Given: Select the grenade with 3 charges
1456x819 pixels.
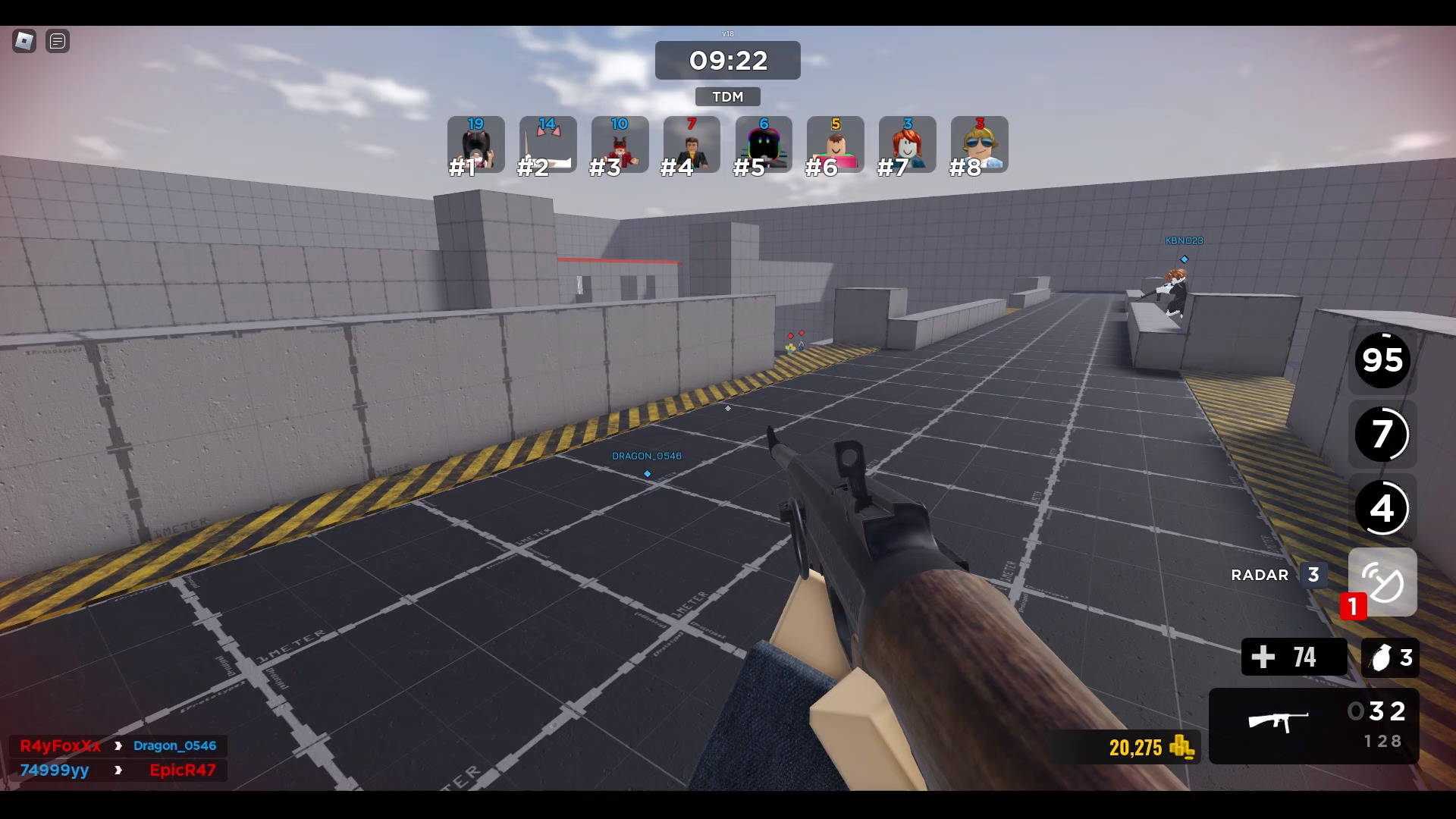Looking at the screenshot, I should point(1390,657).
